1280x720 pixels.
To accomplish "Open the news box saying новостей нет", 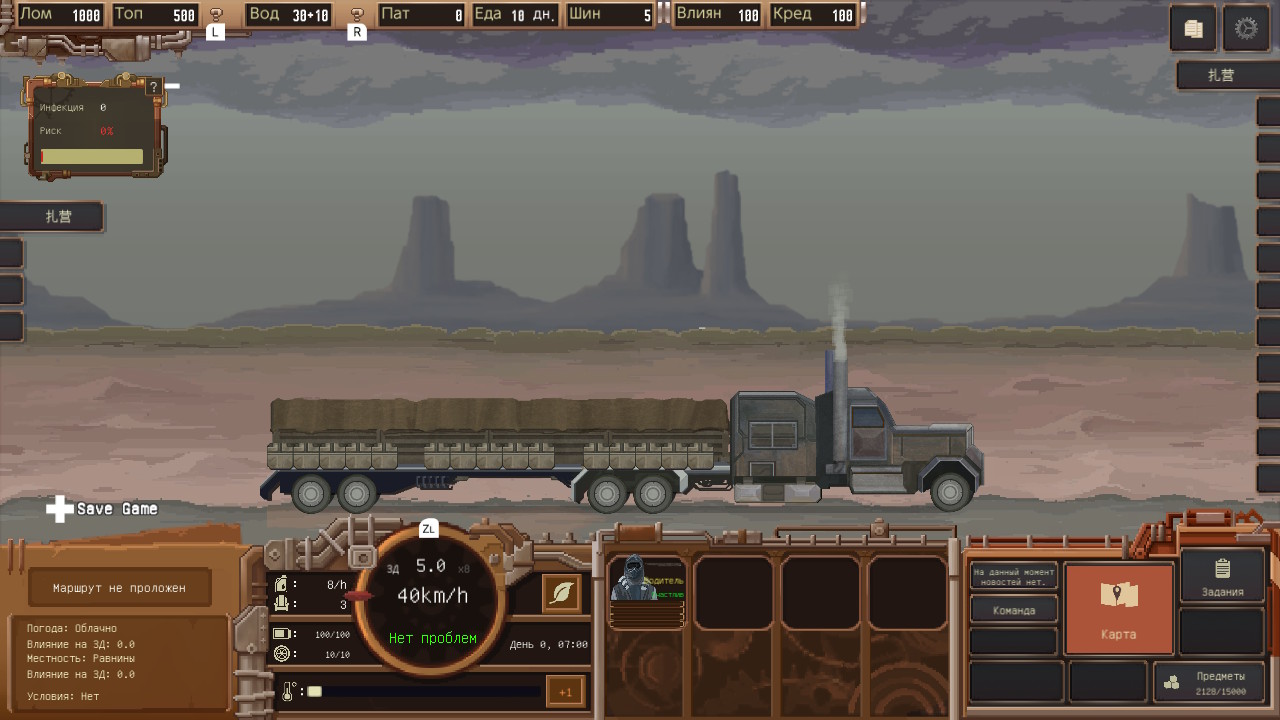I will [1013, 576].
